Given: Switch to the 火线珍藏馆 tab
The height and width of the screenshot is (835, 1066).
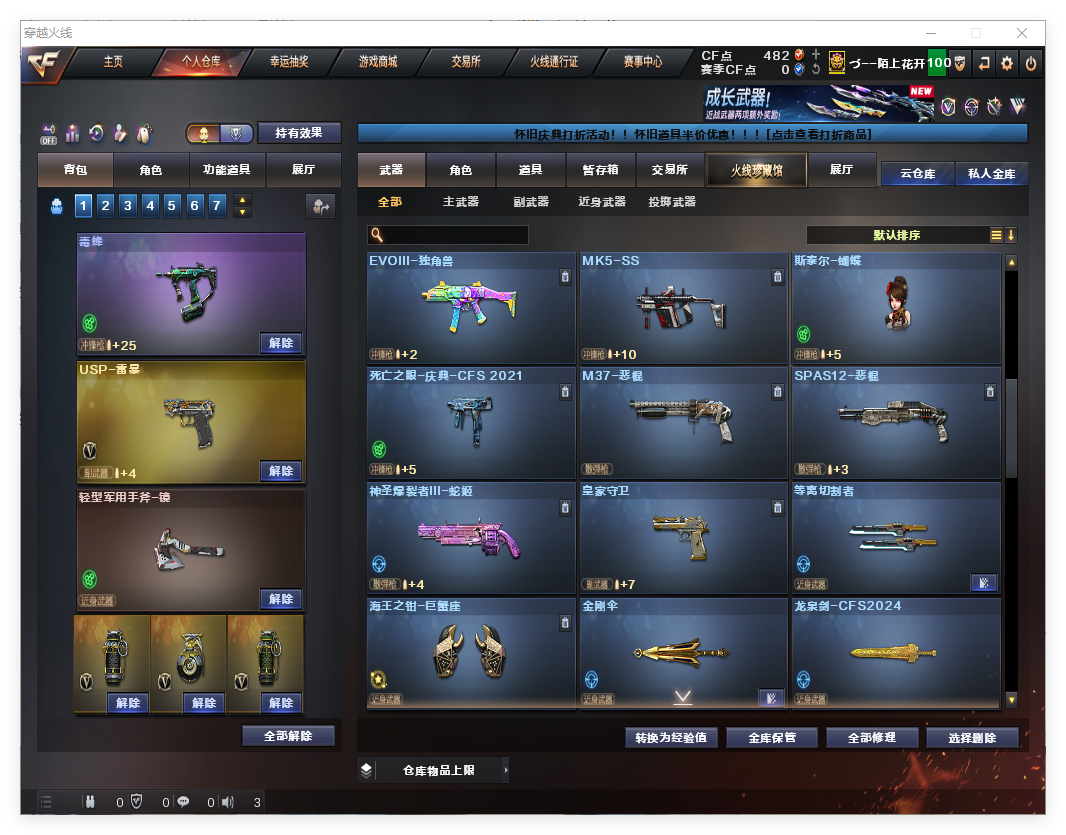Looking at the screenshot, I should click(755, 171).
